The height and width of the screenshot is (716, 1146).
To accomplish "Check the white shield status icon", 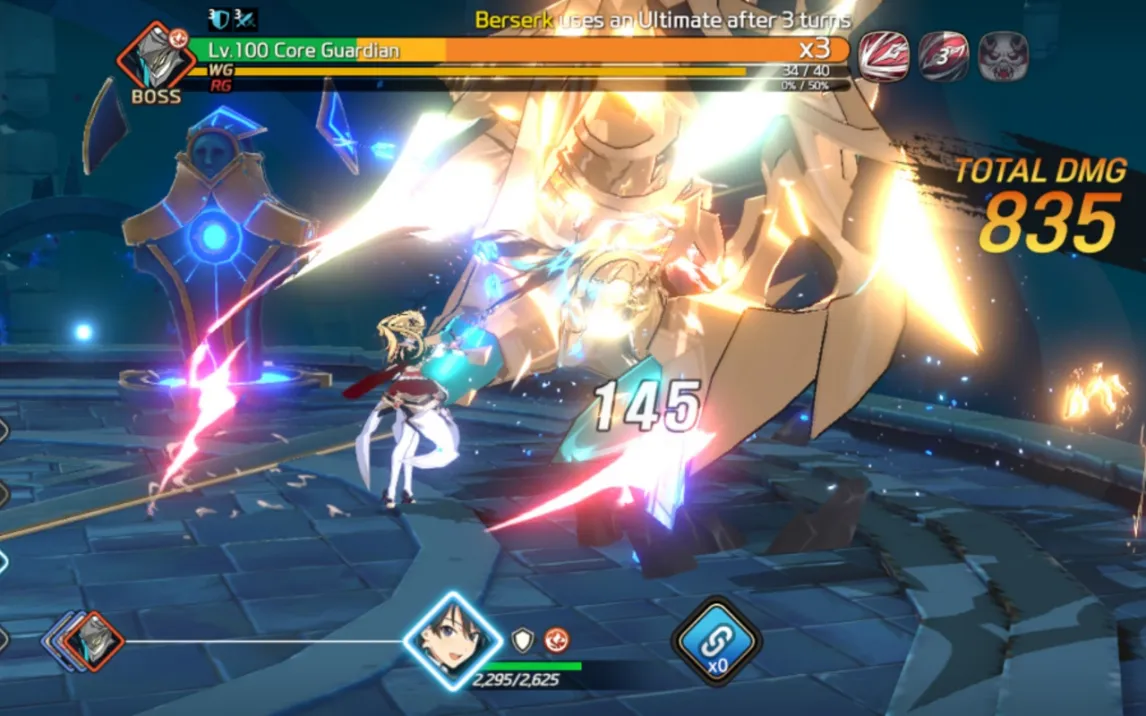I will 522,640.
